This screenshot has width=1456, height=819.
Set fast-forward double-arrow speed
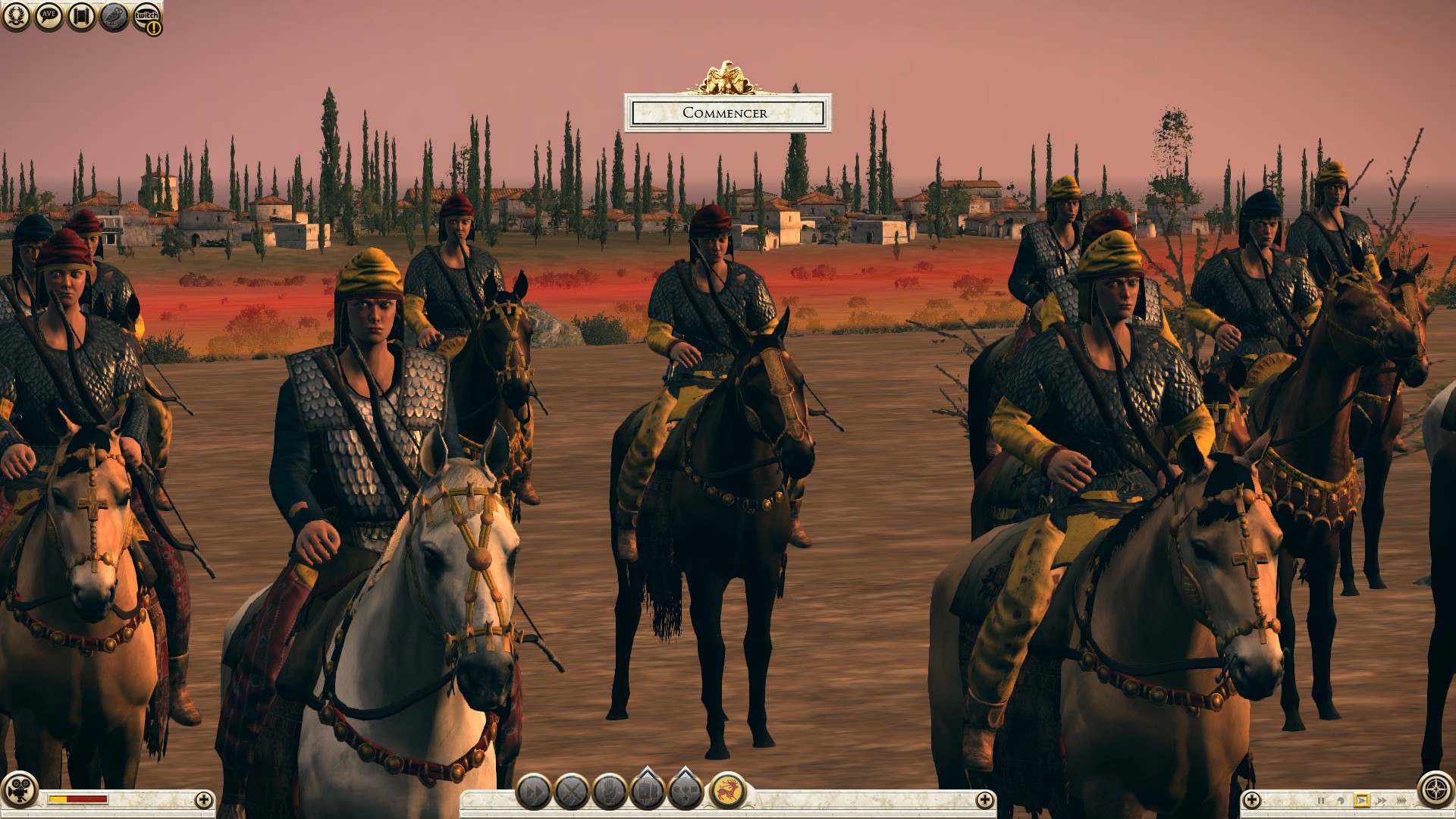pyautogui.click(x=1381, y=800)
